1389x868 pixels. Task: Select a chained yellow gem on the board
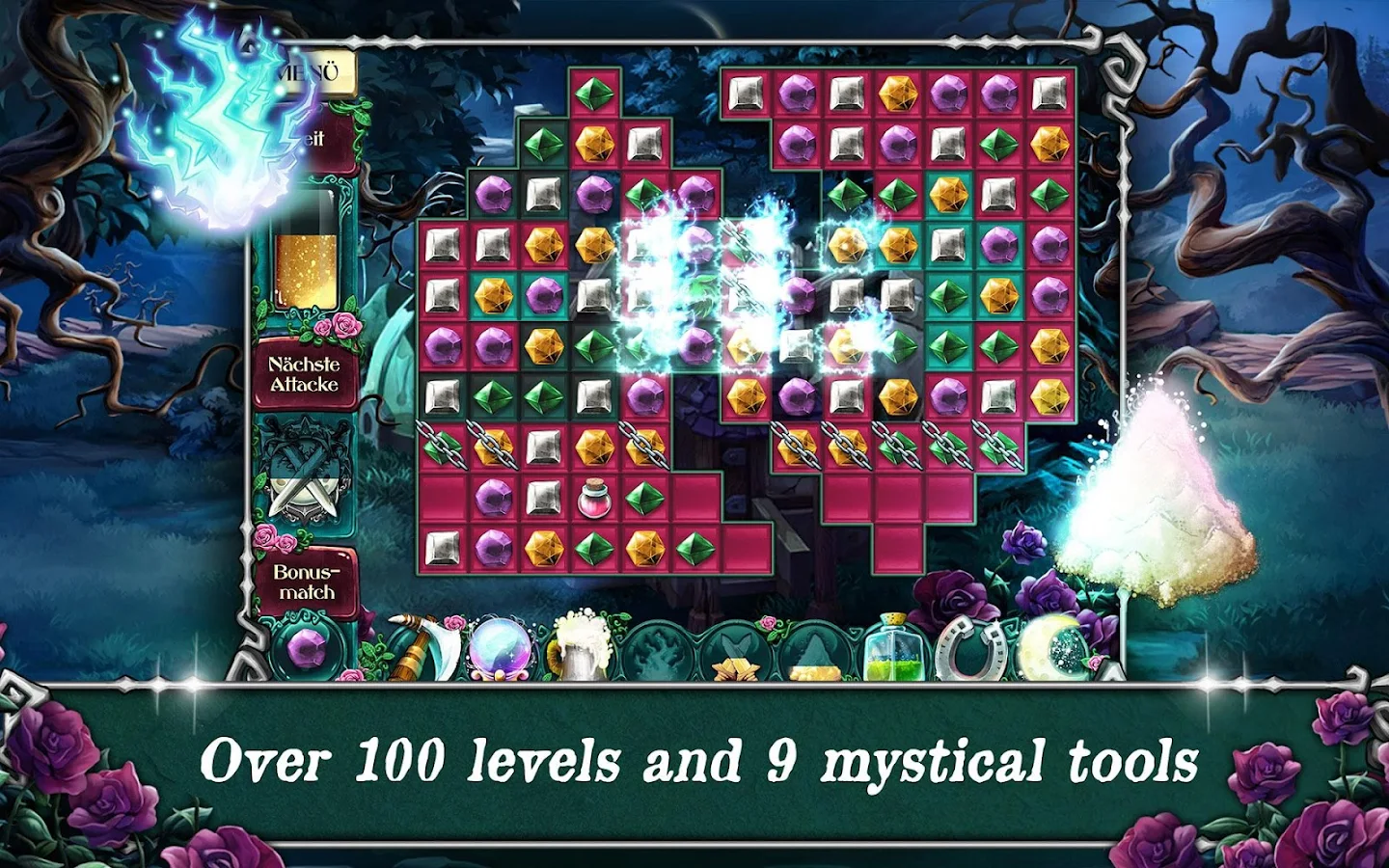click(492, 447)
